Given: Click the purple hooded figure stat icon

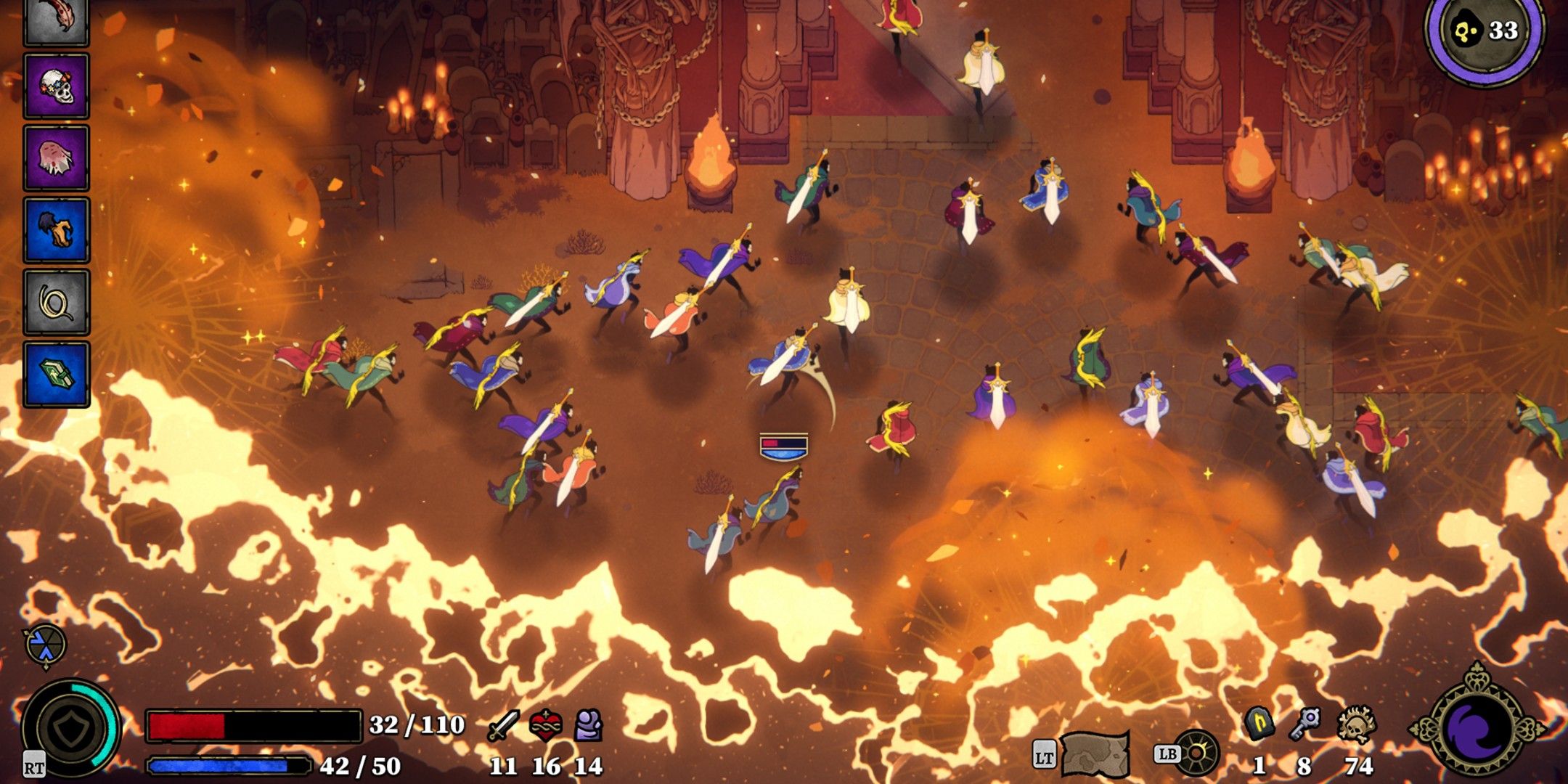Looking at the screenshot, I should [589, 725].
